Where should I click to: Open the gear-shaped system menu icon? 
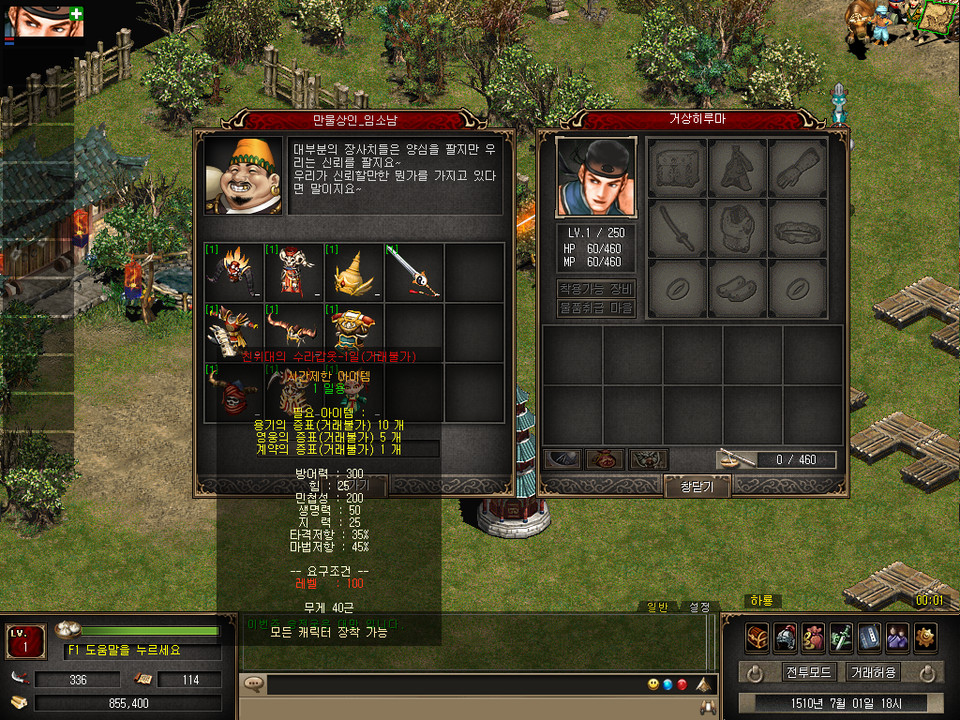click(926, 636)
